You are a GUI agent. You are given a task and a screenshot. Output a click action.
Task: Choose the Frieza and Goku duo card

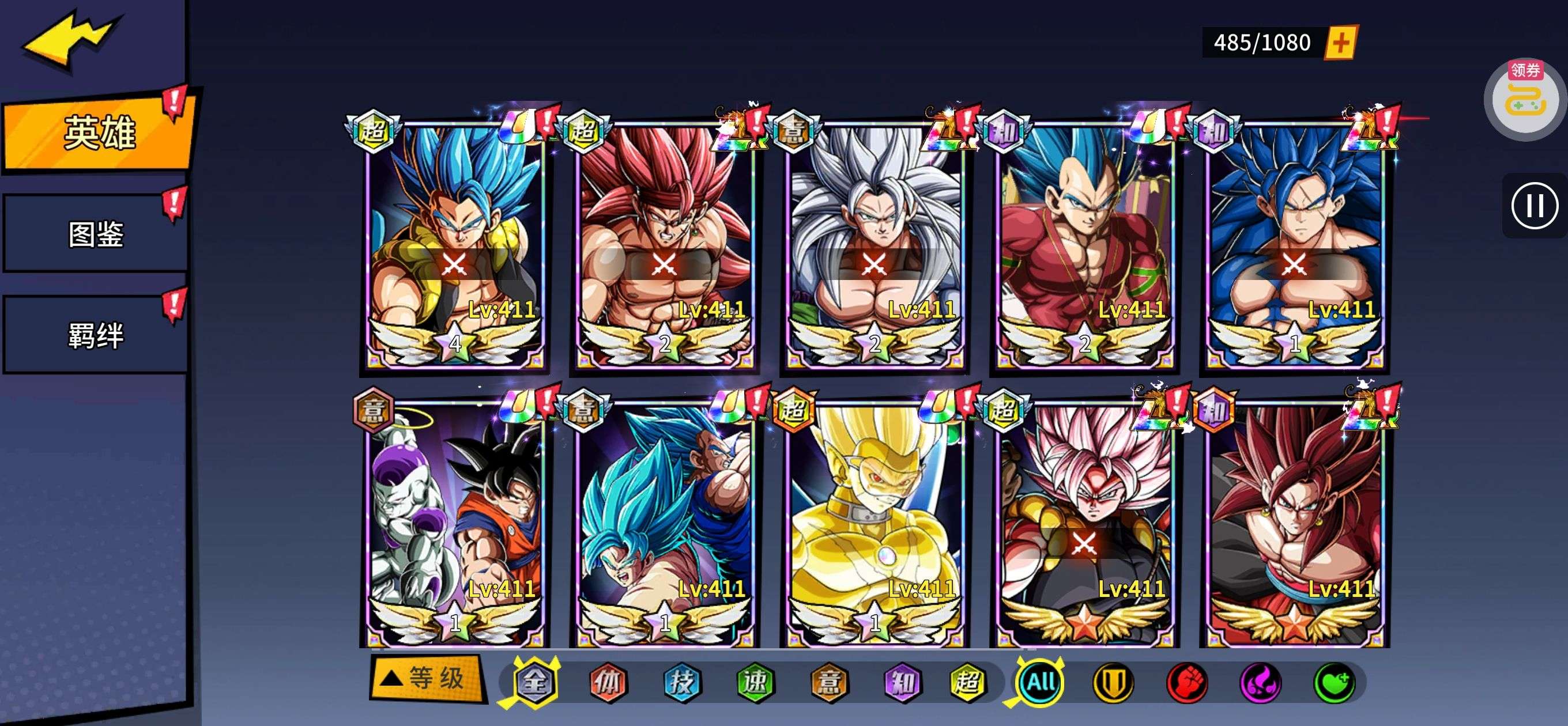point(454,523)
